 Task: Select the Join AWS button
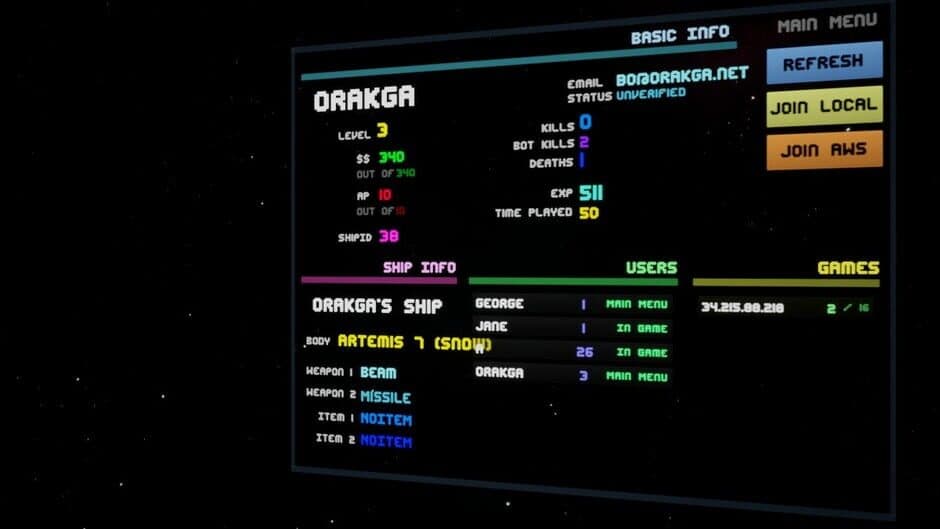pyautogui.click(x=824, y=150)
